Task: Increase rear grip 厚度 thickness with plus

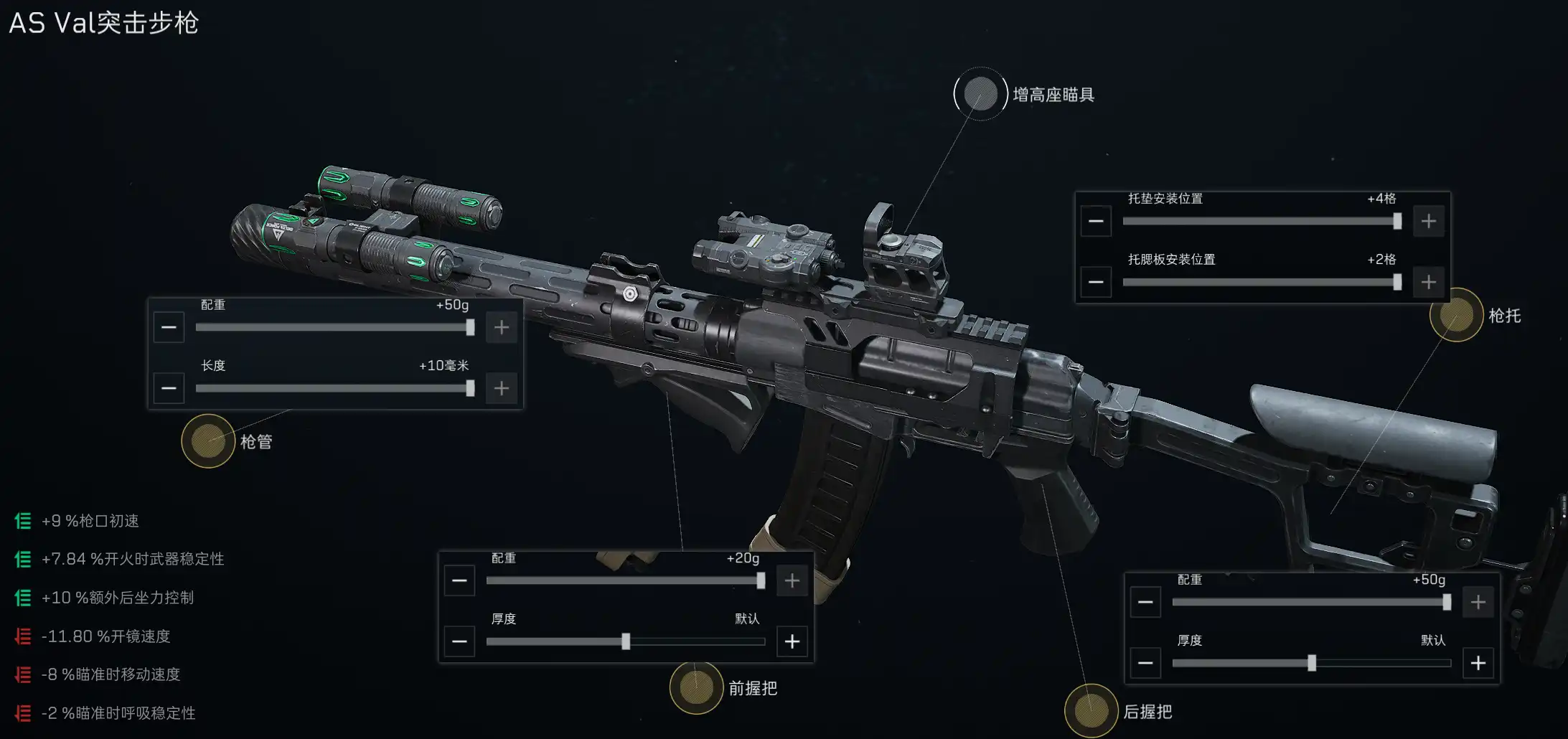Action: 1478,663
